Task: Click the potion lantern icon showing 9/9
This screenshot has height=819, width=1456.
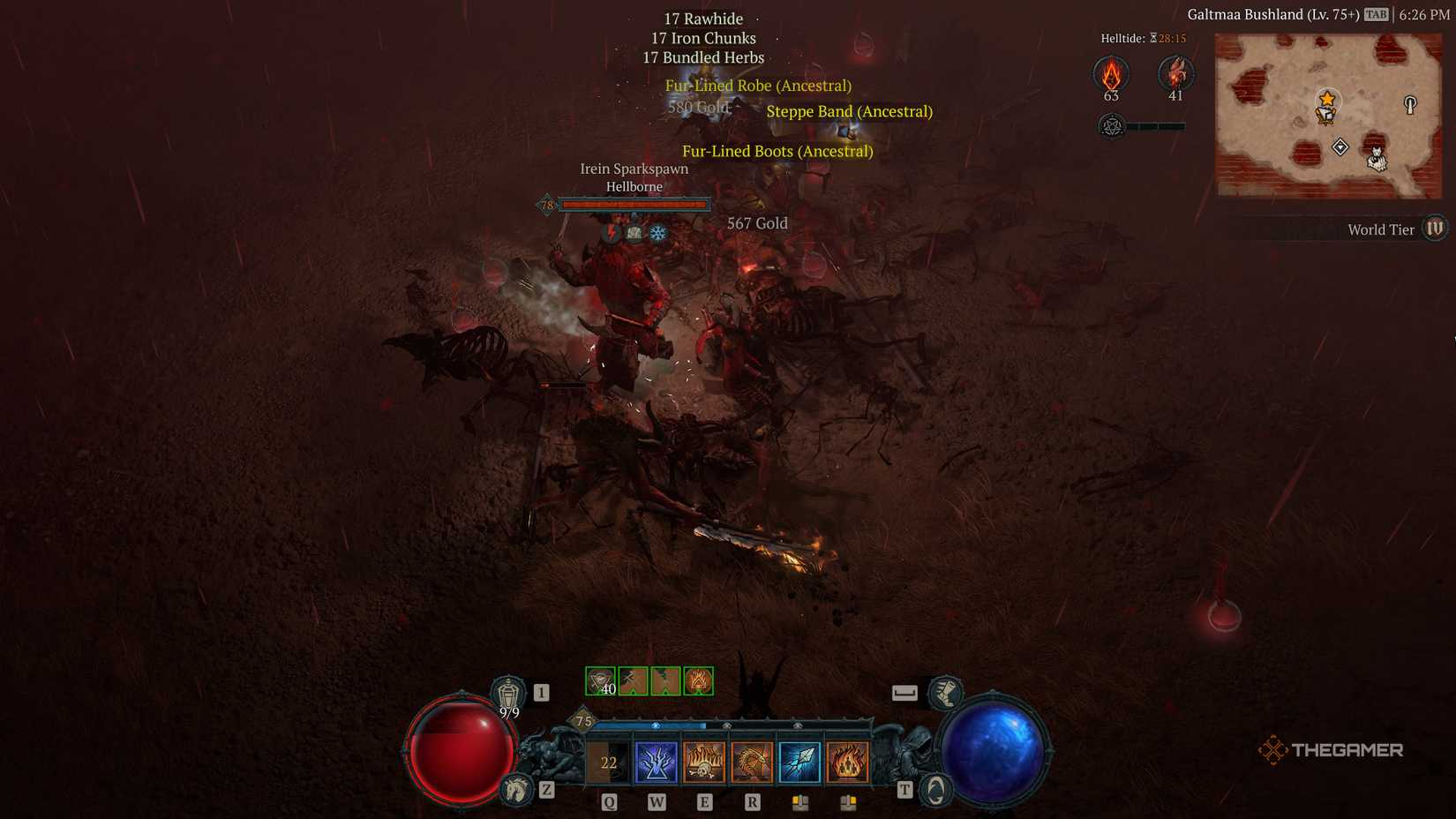Action: [x=507, y=694]
